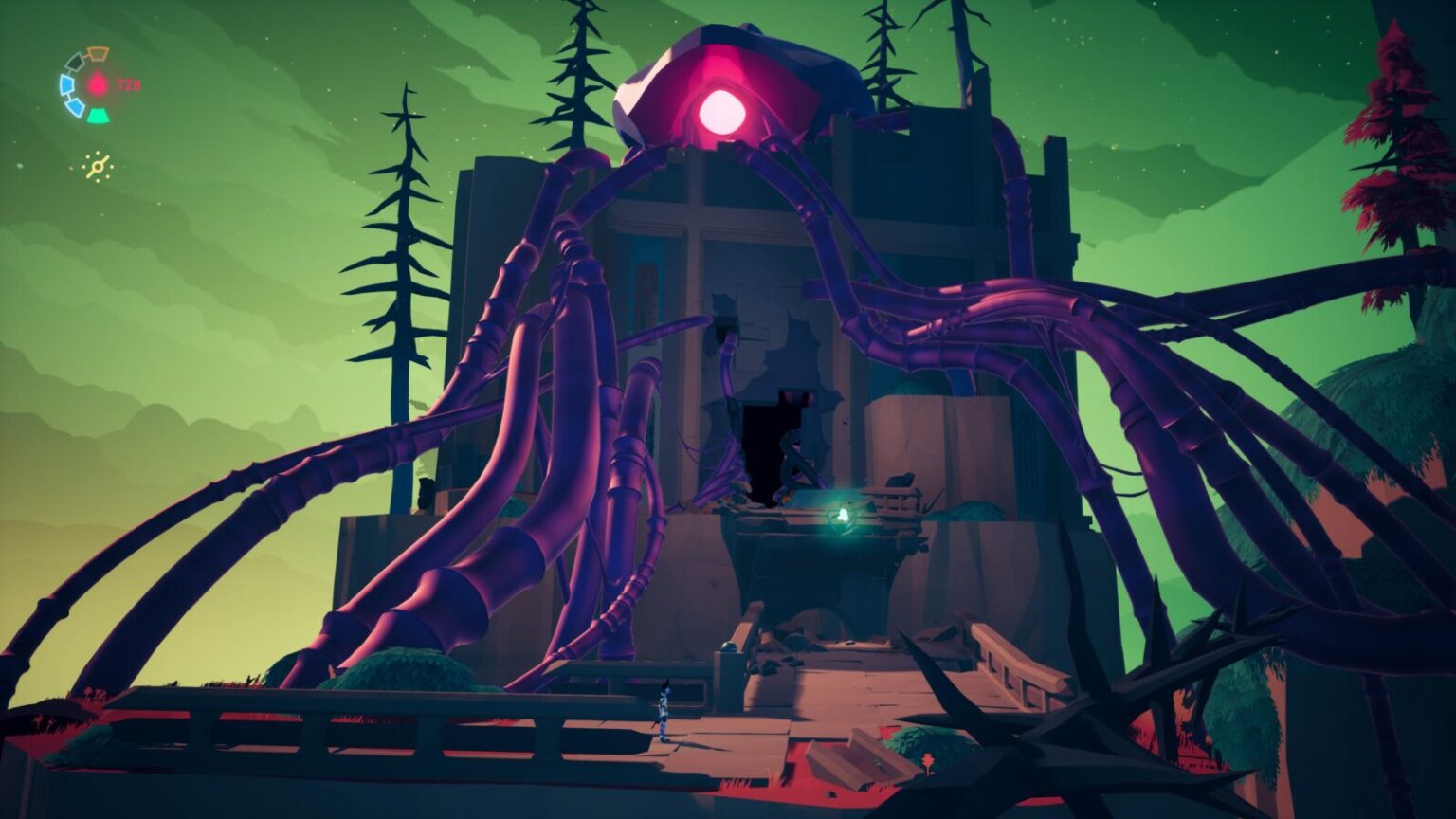Click the 728 resource counter

click(x=127, y=83)
